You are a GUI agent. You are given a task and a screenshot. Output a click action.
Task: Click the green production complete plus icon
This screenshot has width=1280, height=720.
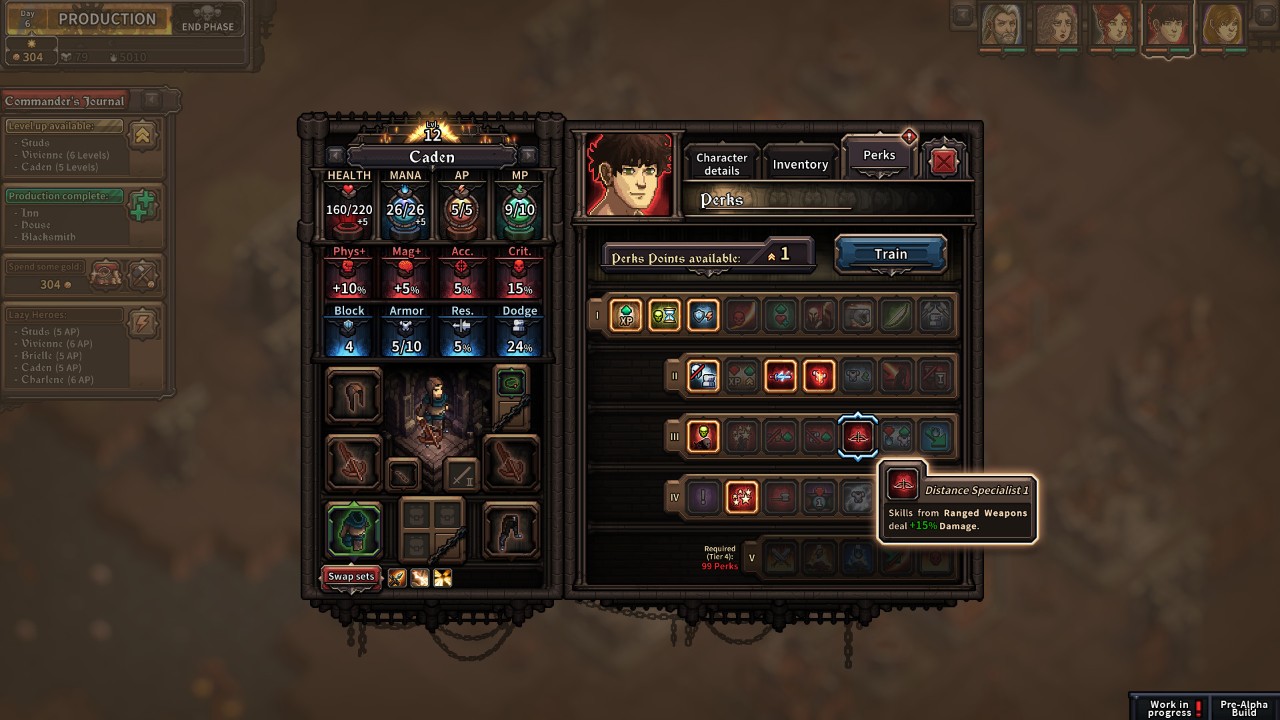(143, 206)
